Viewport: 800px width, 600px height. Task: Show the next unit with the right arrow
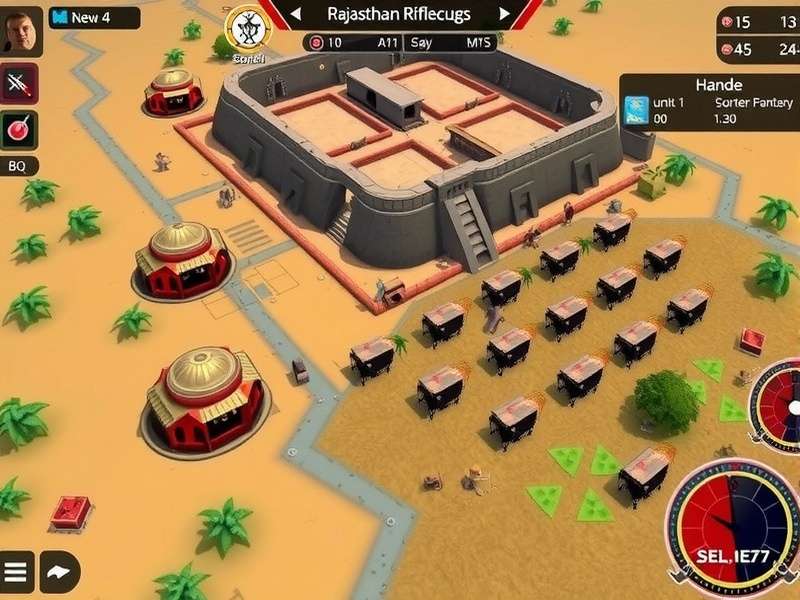pos(505,14)
